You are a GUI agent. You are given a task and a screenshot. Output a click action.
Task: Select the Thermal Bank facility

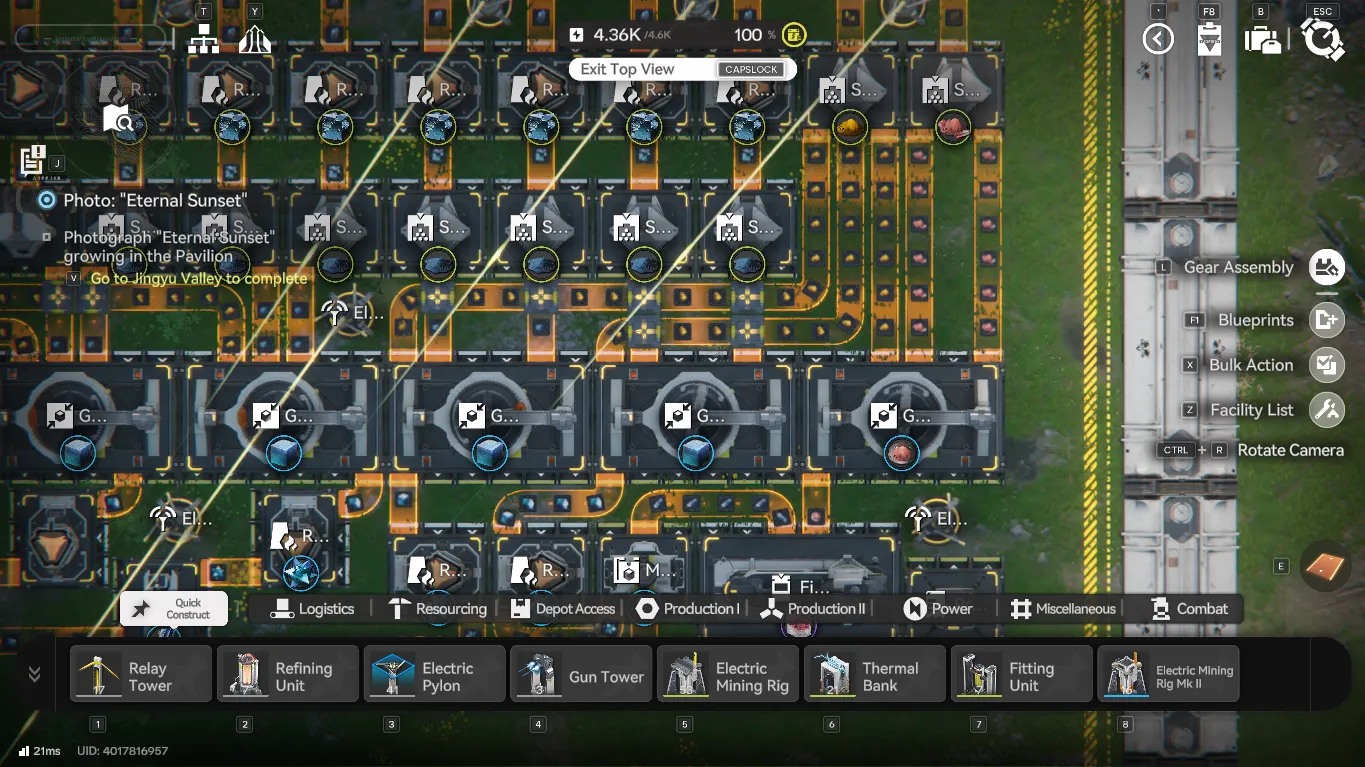click(874, 673)
